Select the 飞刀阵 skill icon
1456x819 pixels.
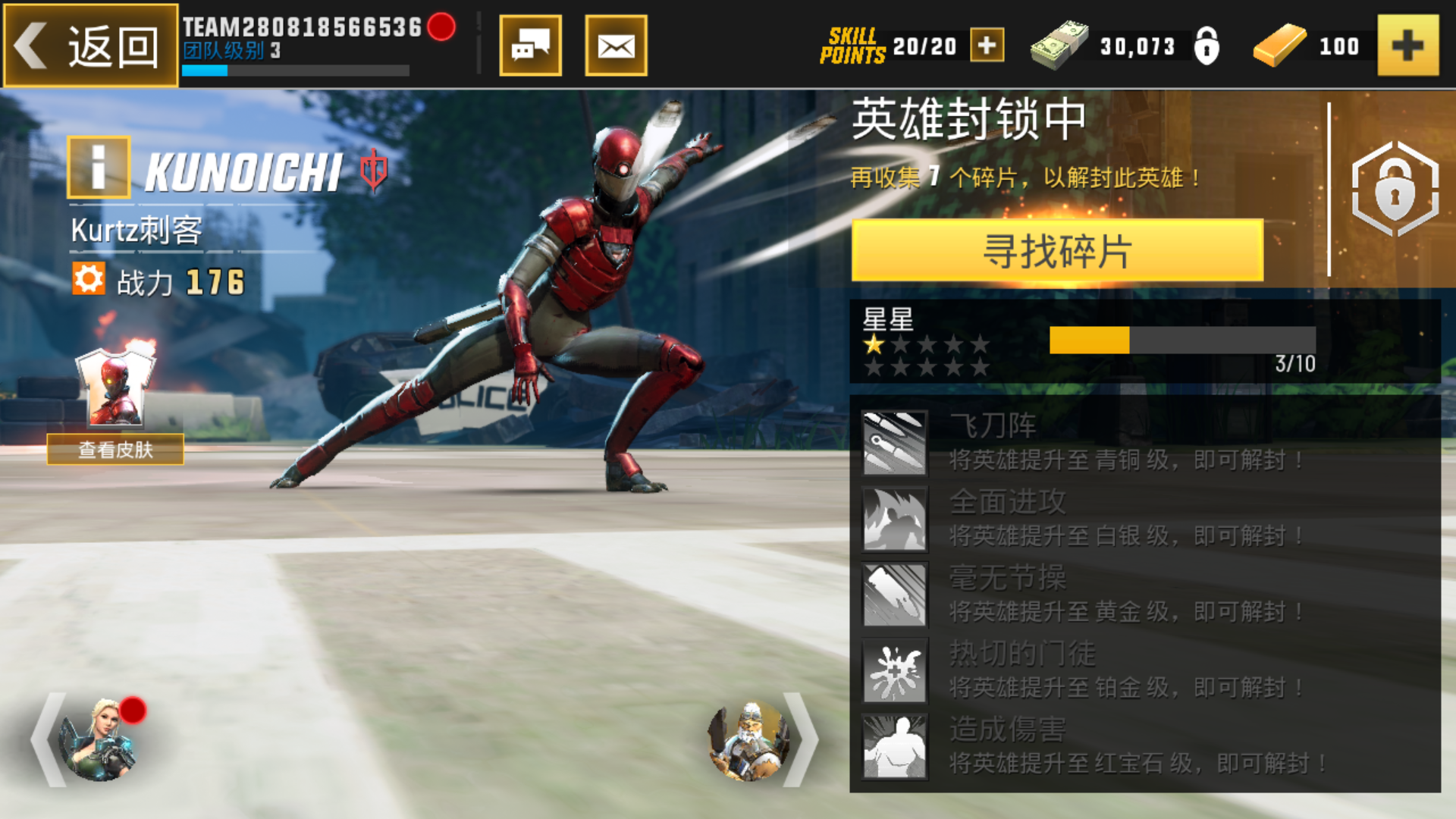pos(895,444)
